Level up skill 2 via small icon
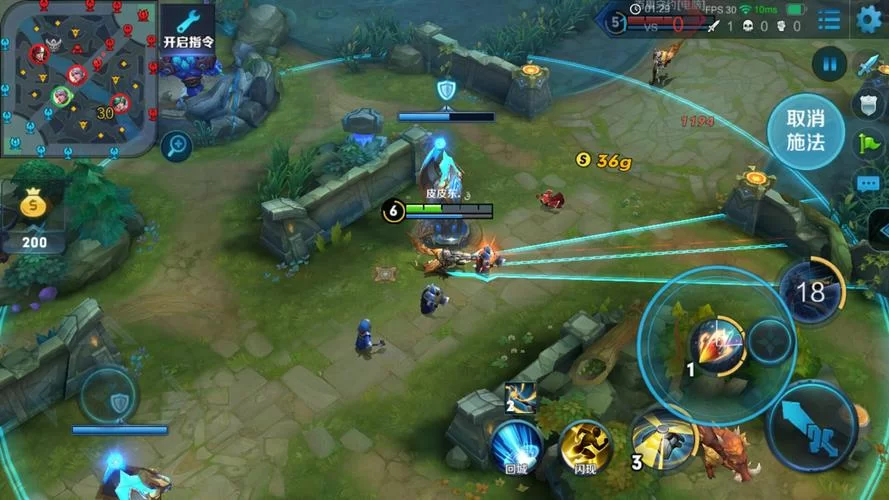Image resolution: width=889 pixels, height=500 pixels. pyautogui.click(x=520, y=397)
